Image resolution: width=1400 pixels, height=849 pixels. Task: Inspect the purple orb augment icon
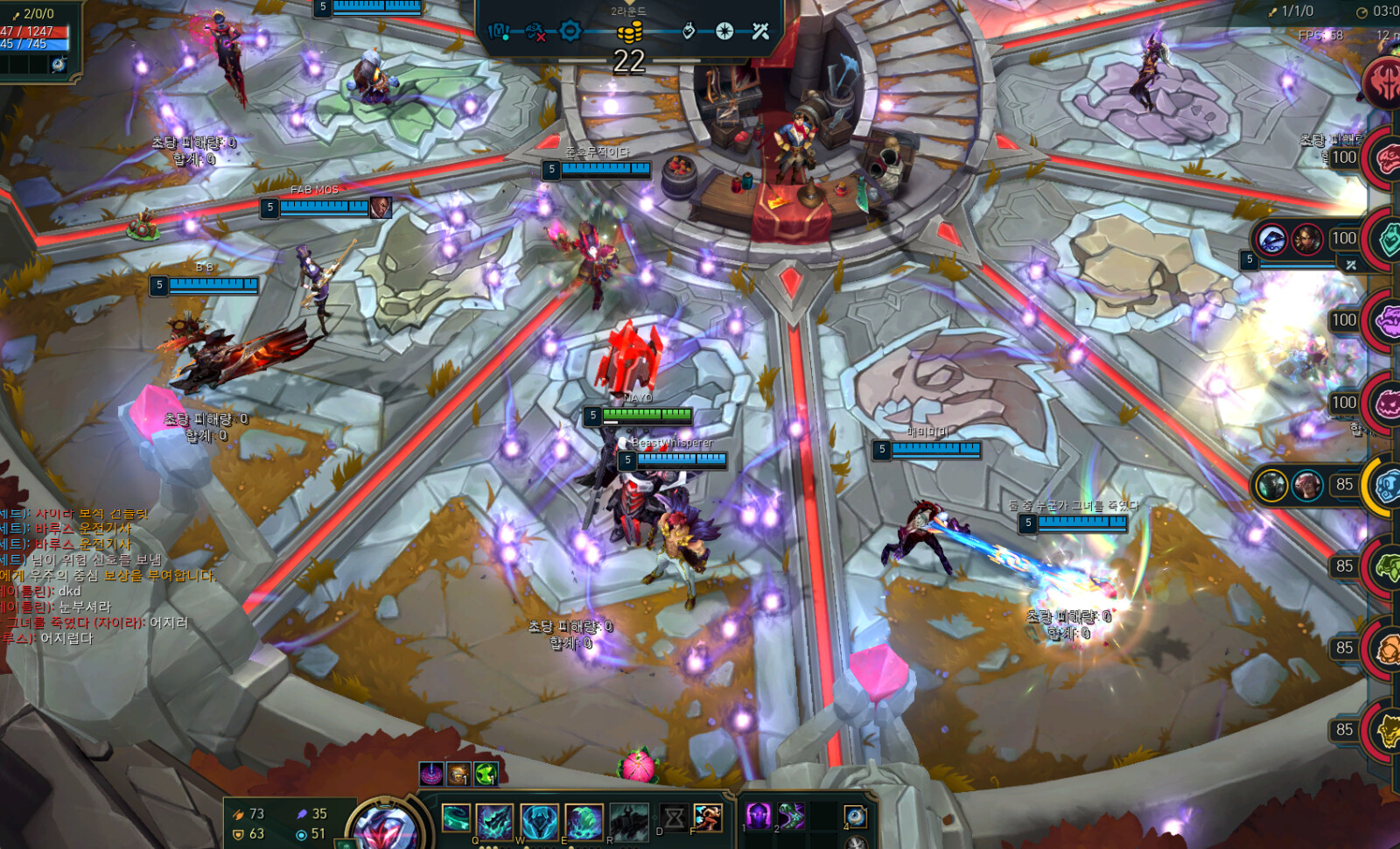(430, 774)
